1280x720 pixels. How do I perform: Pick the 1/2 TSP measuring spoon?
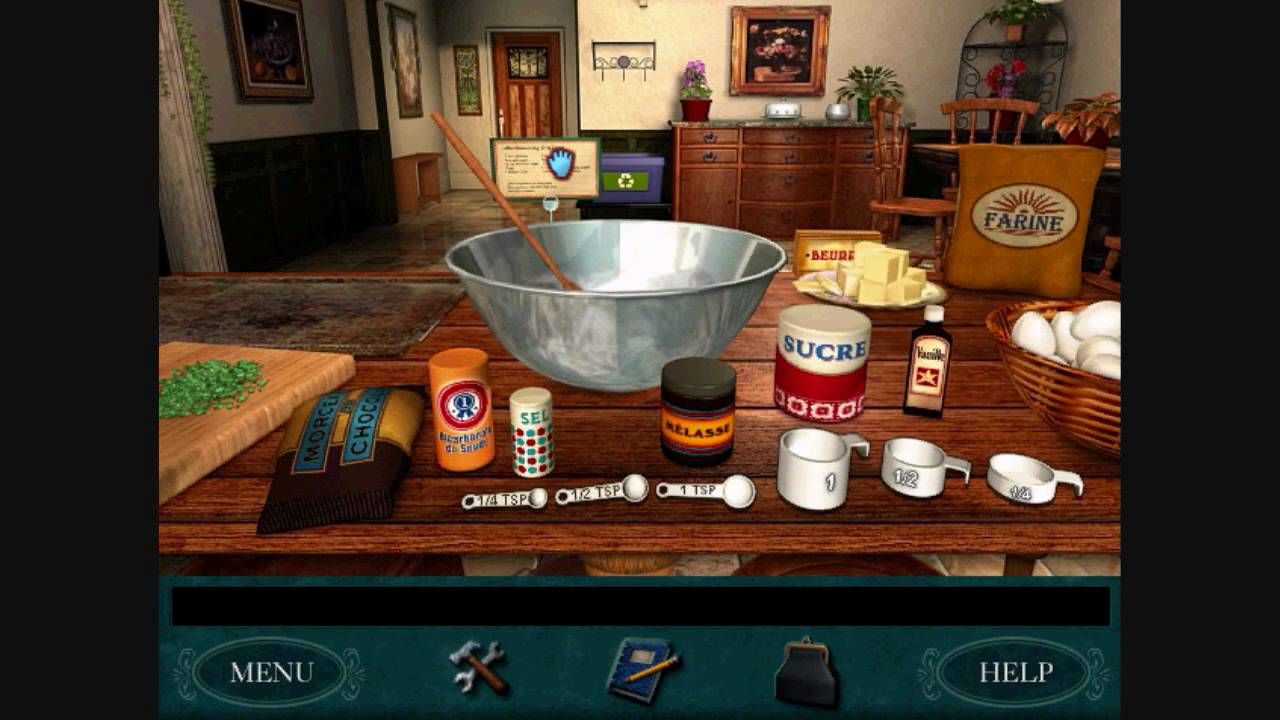(603, 491)
